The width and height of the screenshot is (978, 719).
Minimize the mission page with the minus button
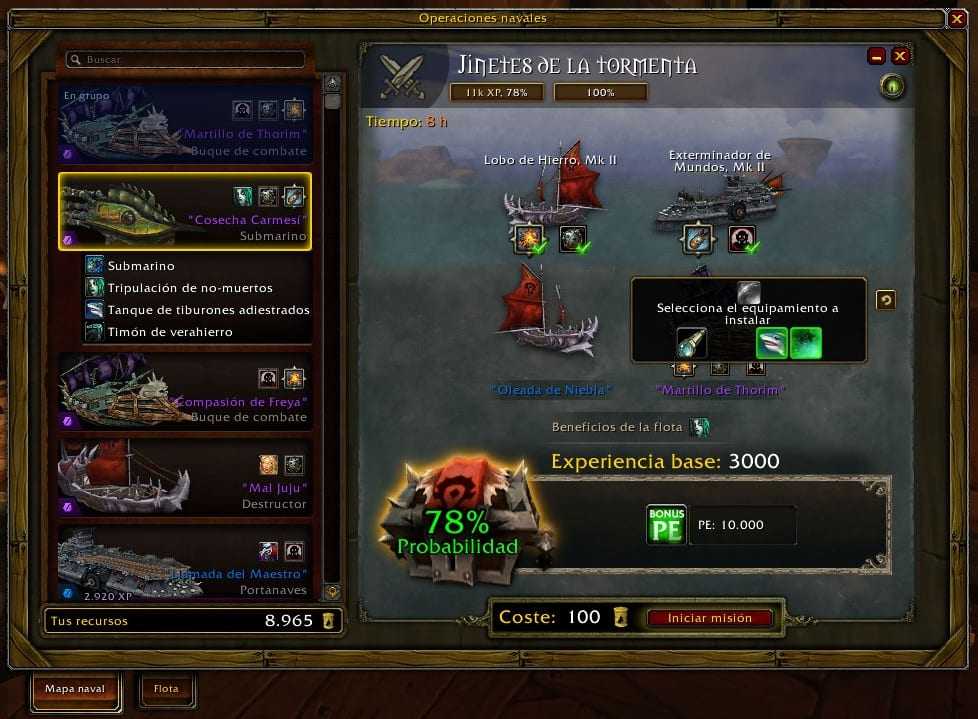pos(877,56)
